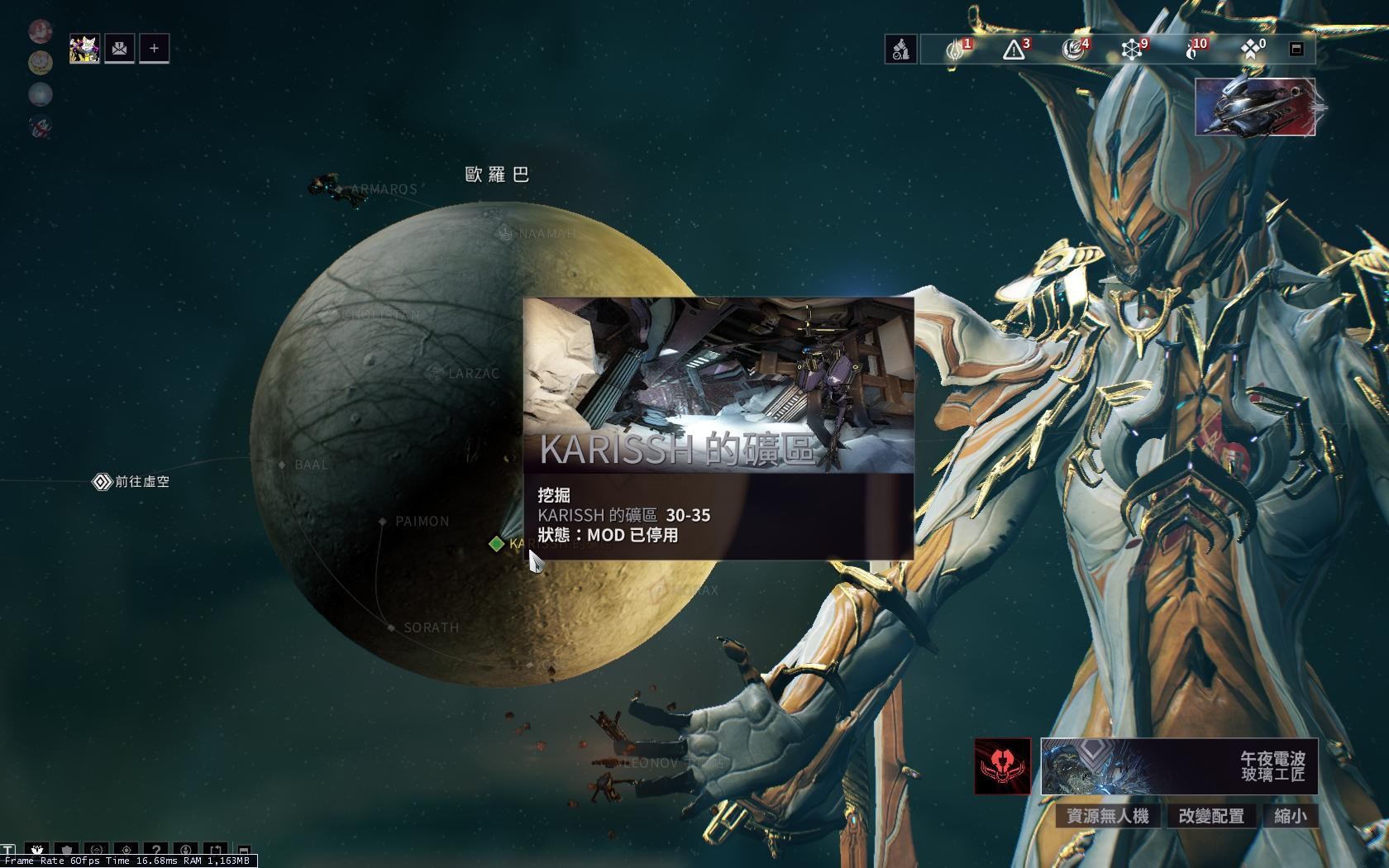Image resolution: width=1389 pixels, height=868 pixels.
Task: Collapse the Nightwave panel using 縮小
Action: [1291, 816]
